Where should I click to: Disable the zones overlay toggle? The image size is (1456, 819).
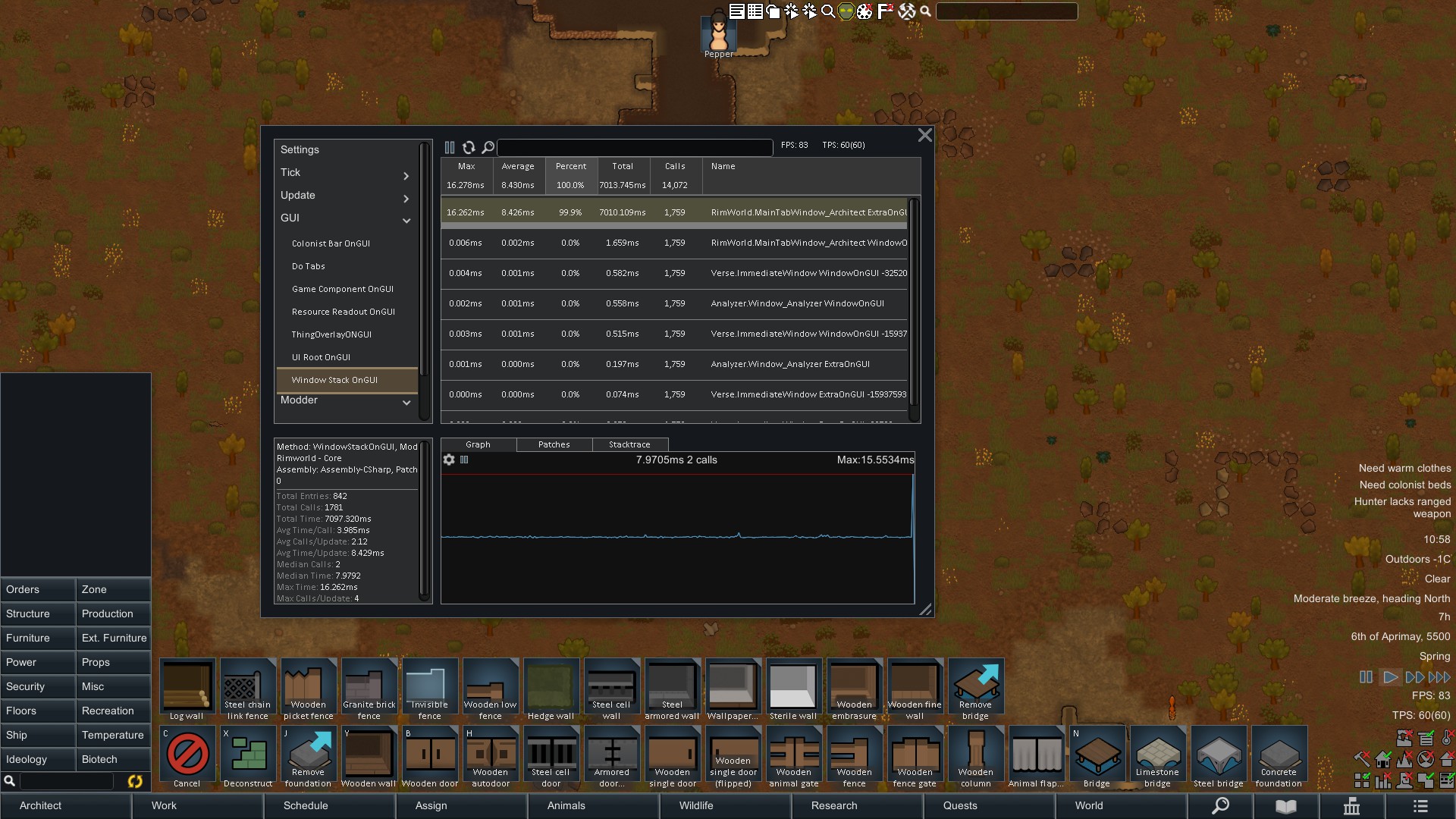tap(1362, 780)
